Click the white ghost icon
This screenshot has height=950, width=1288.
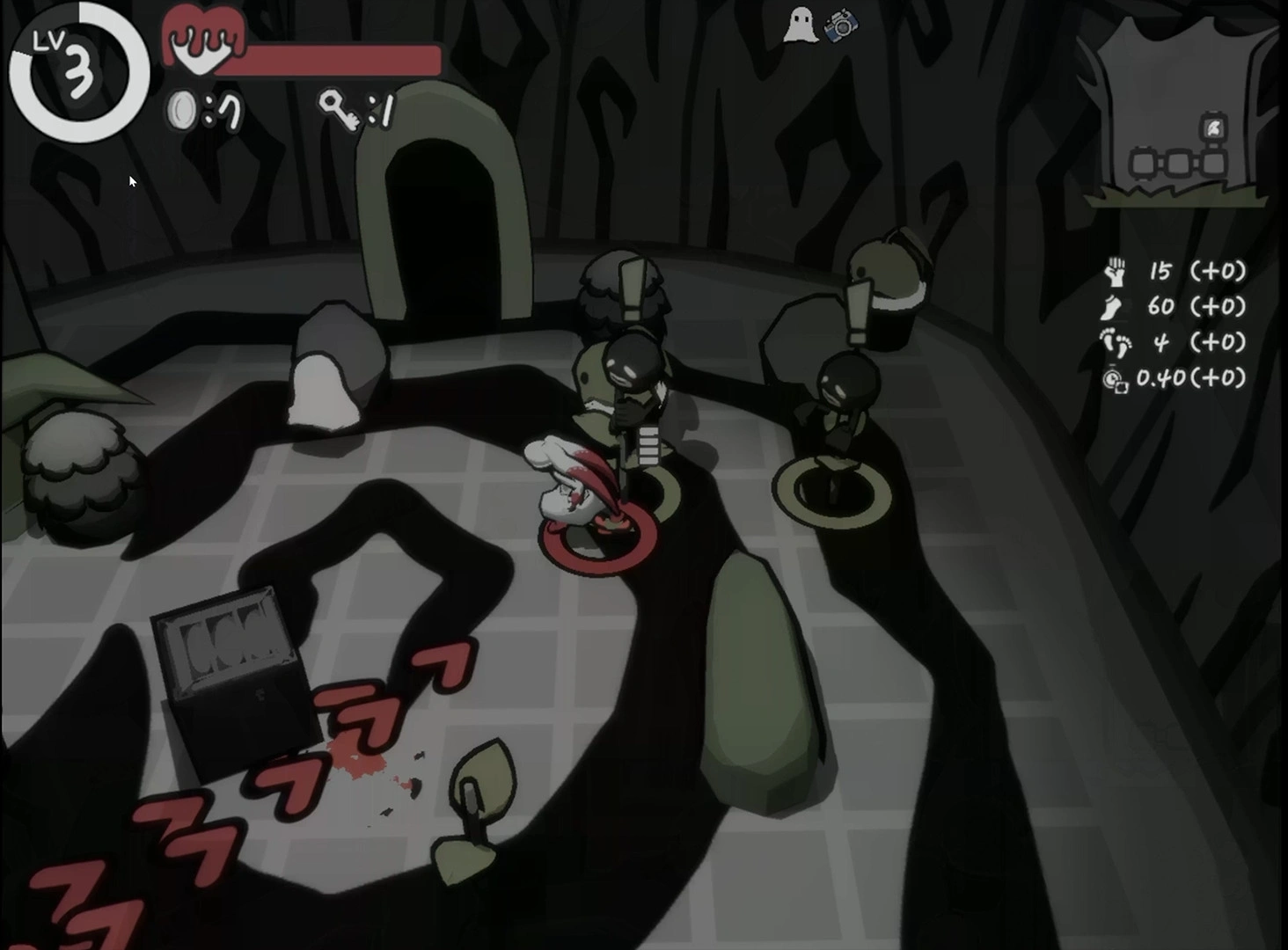[x=799, y=26]
